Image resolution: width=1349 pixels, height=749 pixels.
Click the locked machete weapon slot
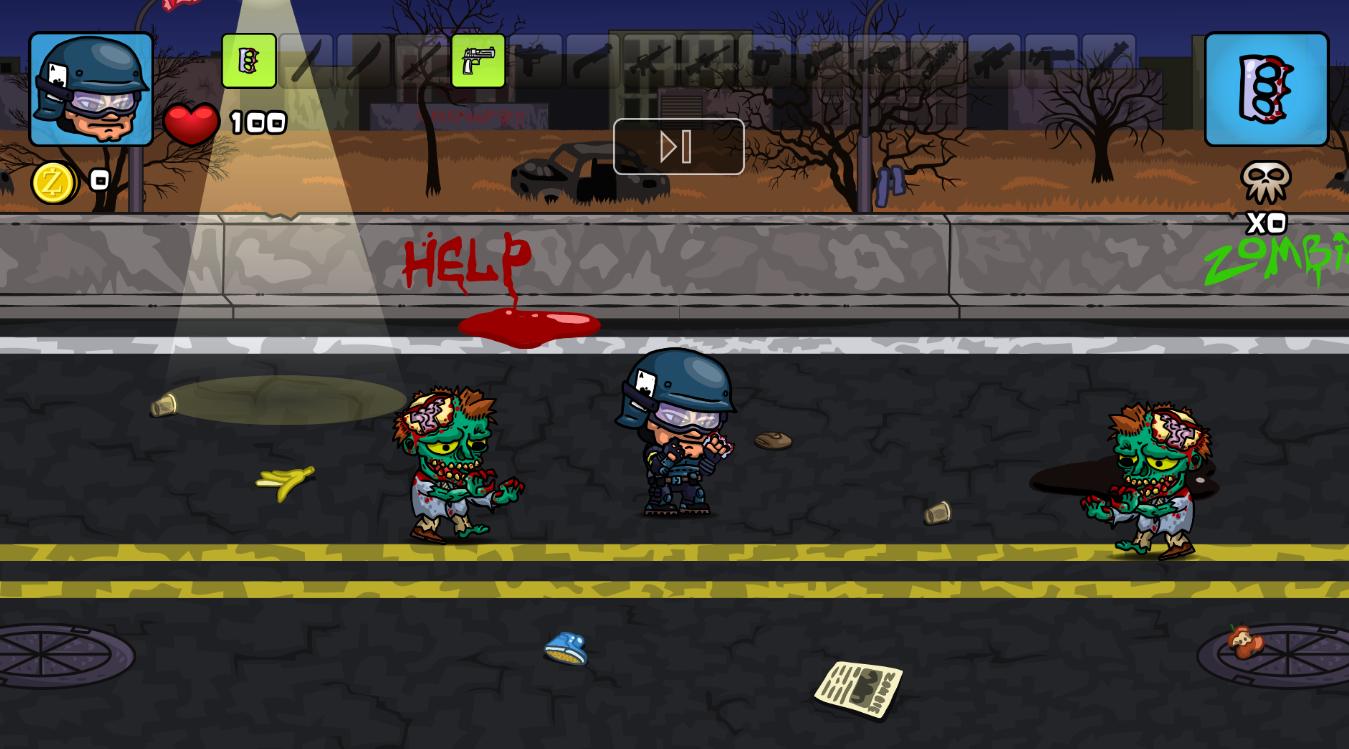point(363,61)
